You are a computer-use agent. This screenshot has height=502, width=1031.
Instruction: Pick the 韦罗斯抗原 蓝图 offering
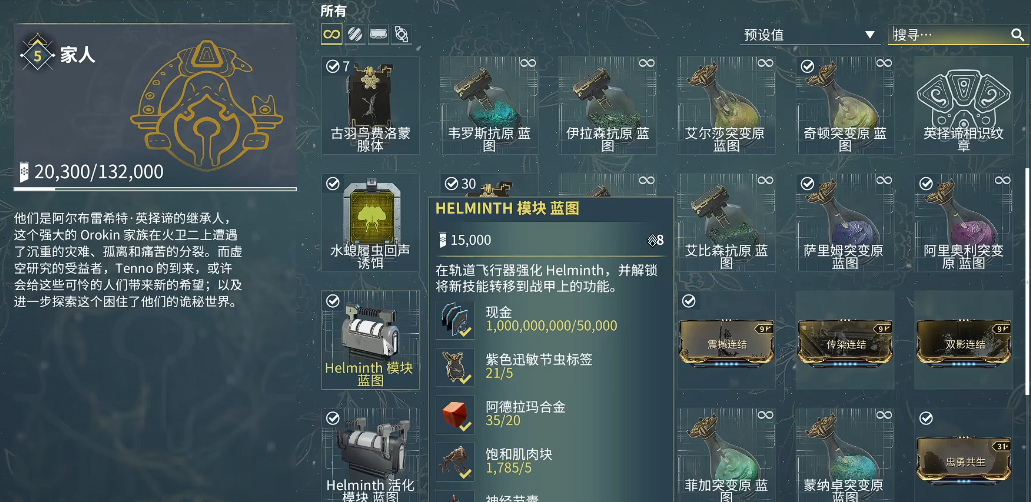point(489,103)
